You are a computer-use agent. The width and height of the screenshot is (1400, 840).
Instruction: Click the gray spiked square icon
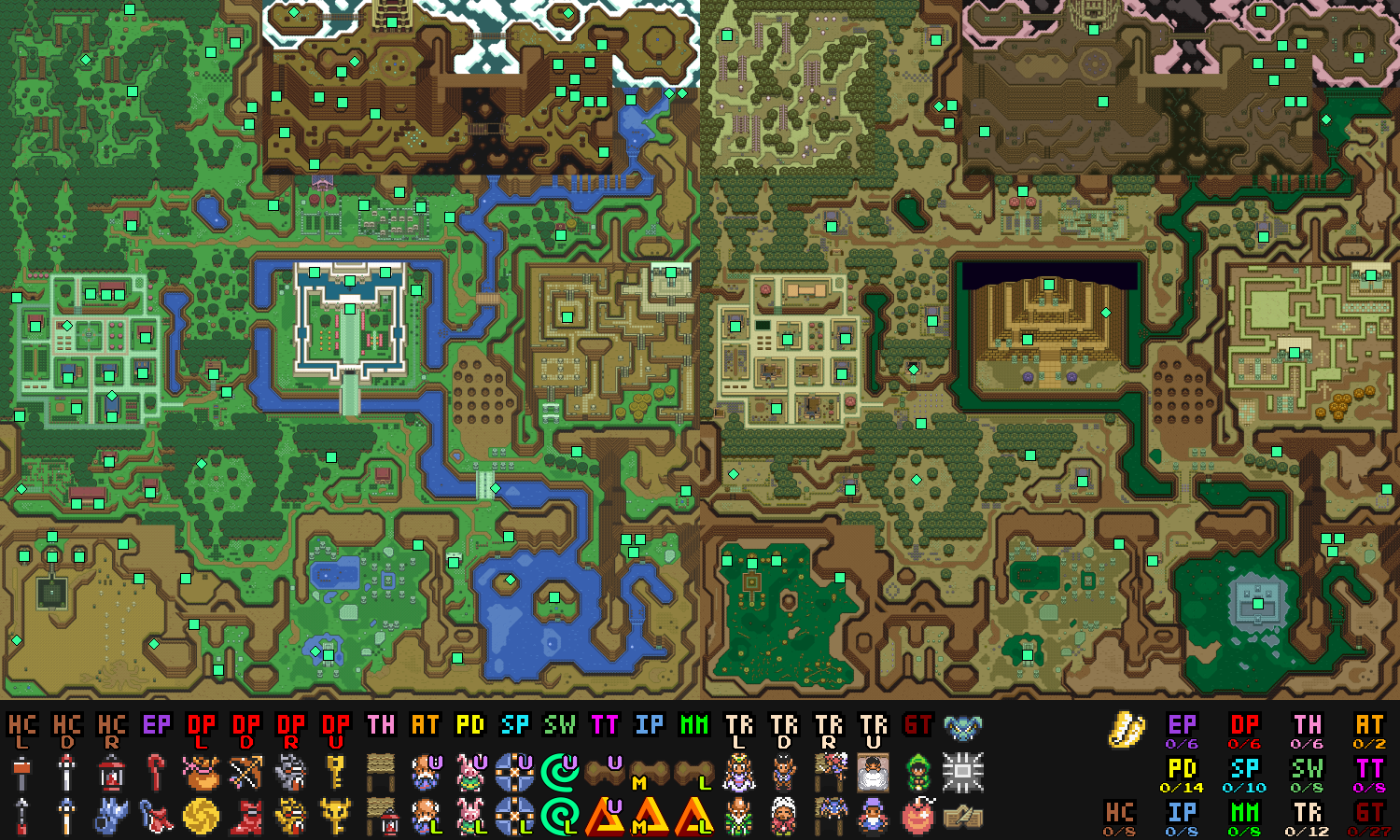[962, 773]
